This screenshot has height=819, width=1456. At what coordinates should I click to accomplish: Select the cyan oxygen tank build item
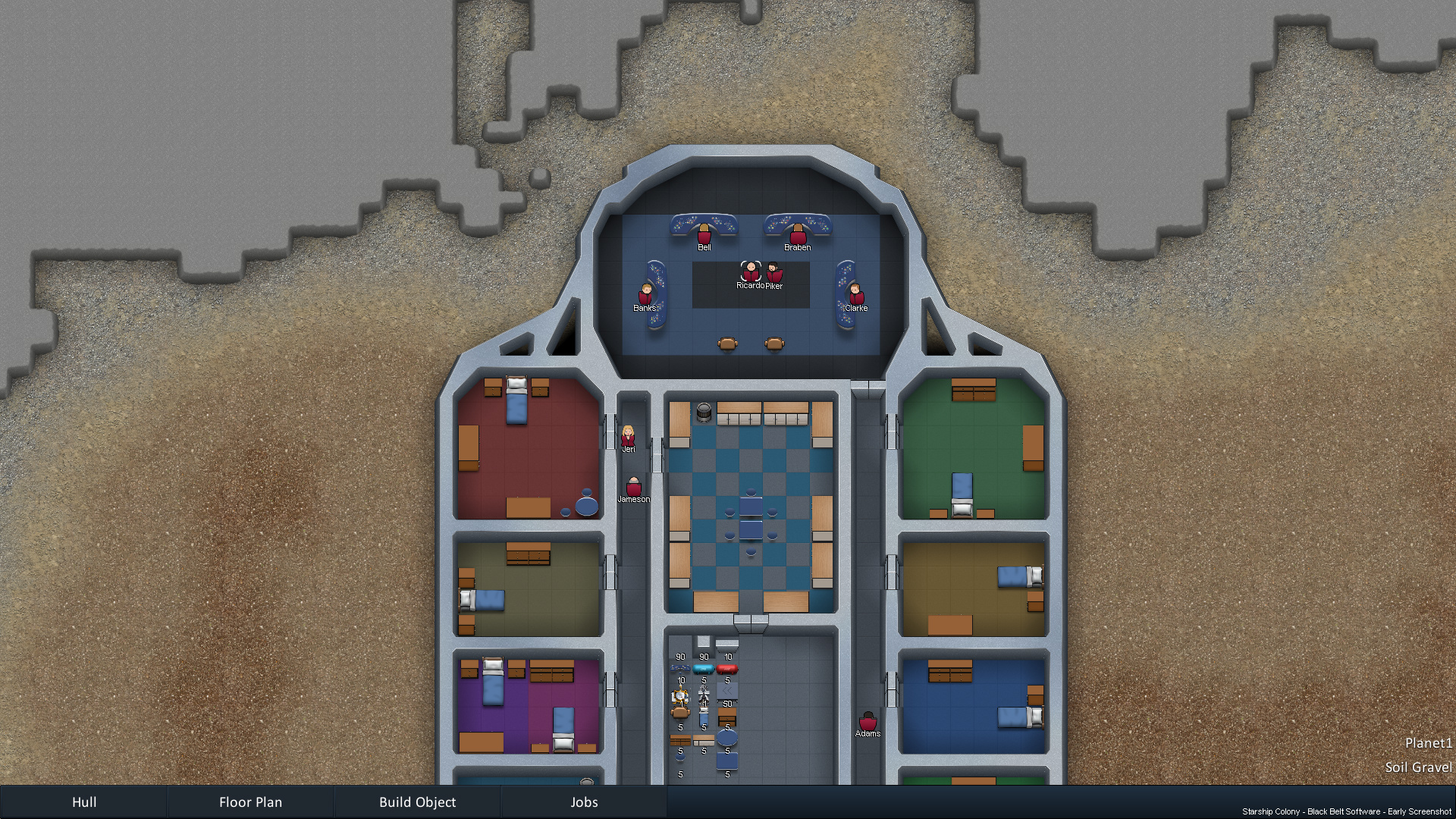[704, 670]
